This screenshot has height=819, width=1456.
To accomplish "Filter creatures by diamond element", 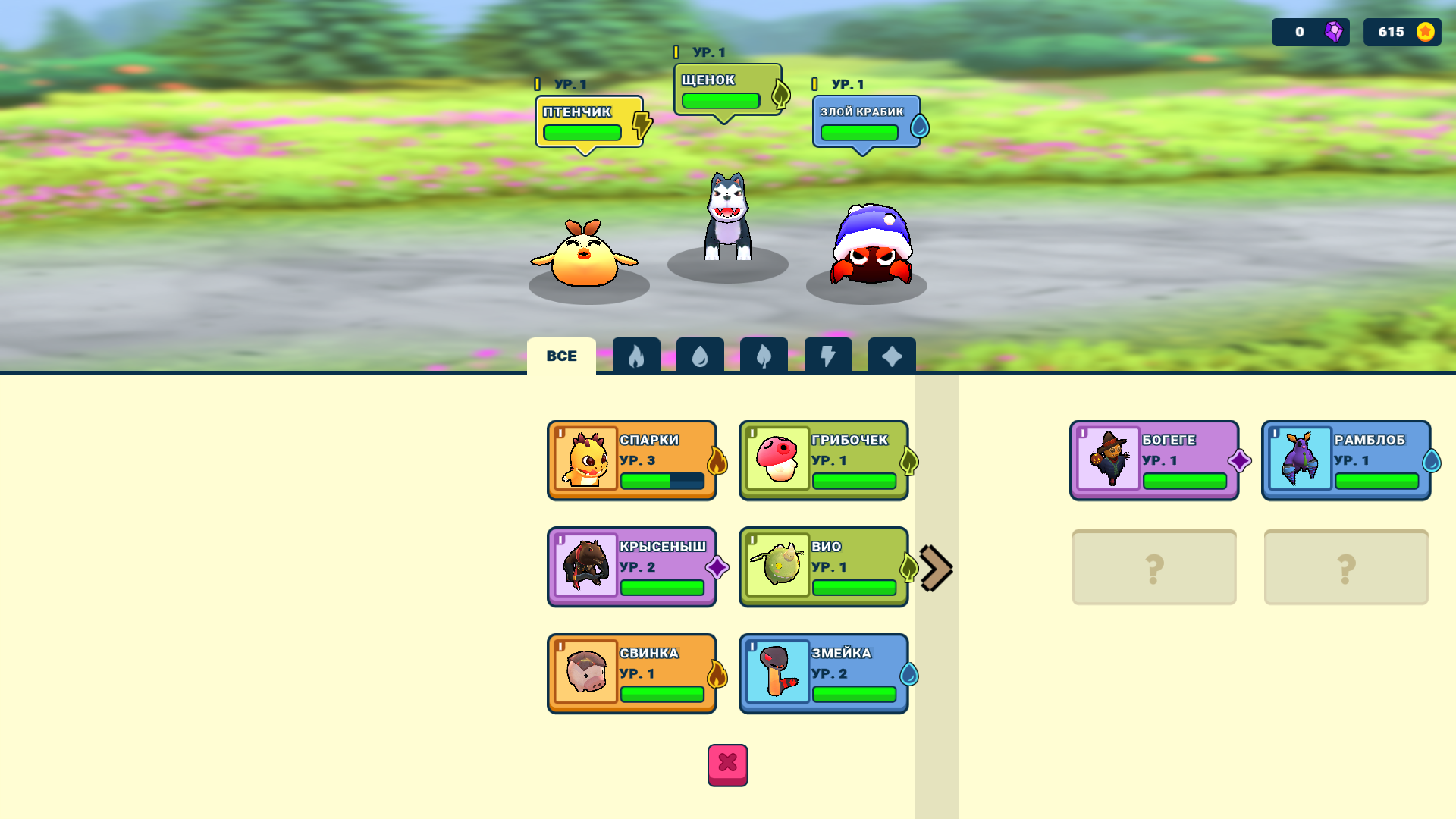I will (x=891, y=355).
